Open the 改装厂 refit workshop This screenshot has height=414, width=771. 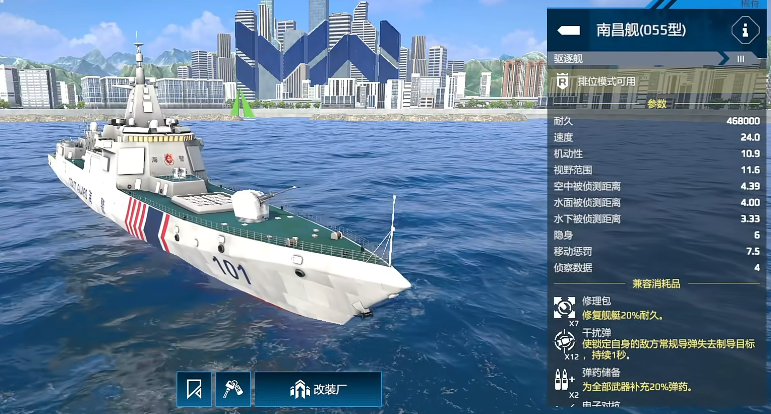coord(317,389)
